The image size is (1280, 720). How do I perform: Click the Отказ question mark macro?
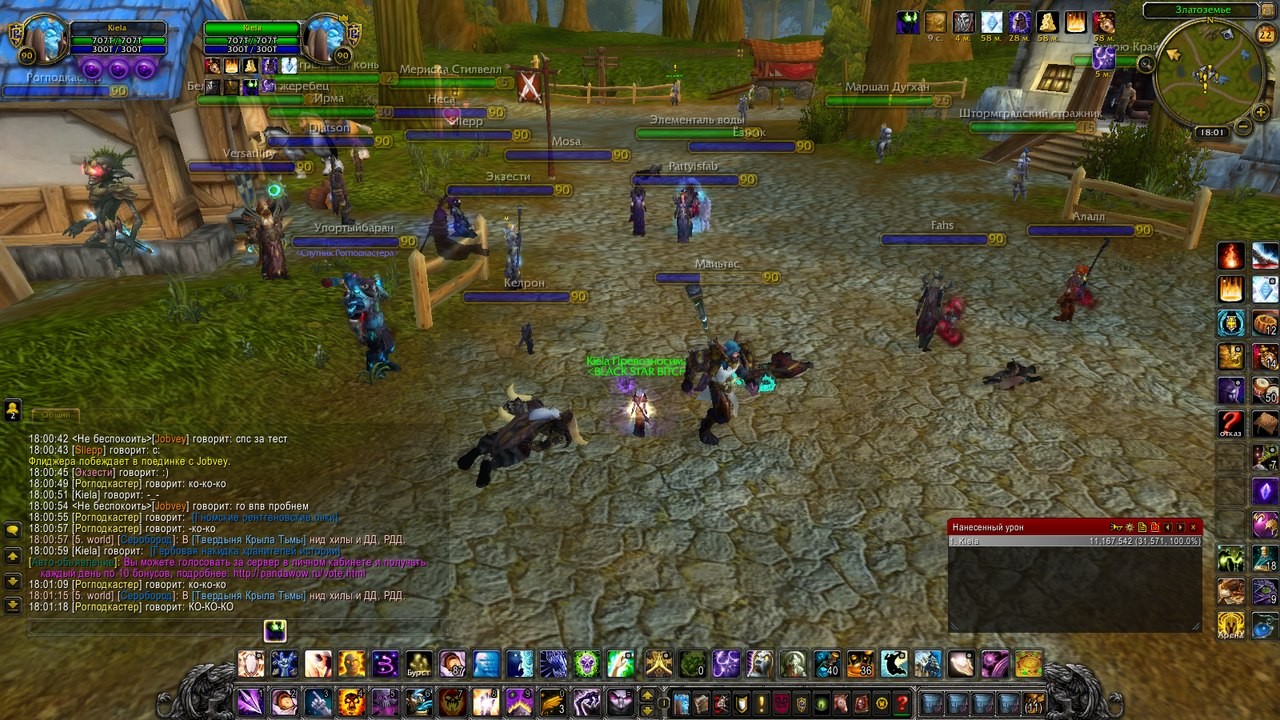(1231, 424)
